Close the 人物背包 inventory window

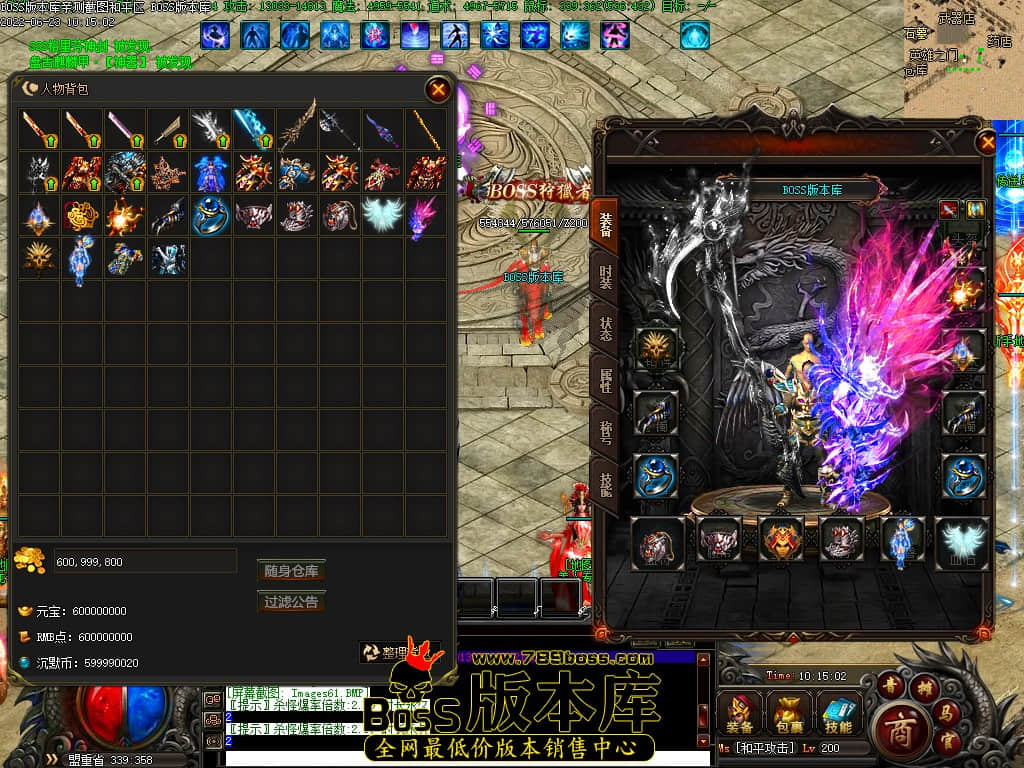(438, 90)
